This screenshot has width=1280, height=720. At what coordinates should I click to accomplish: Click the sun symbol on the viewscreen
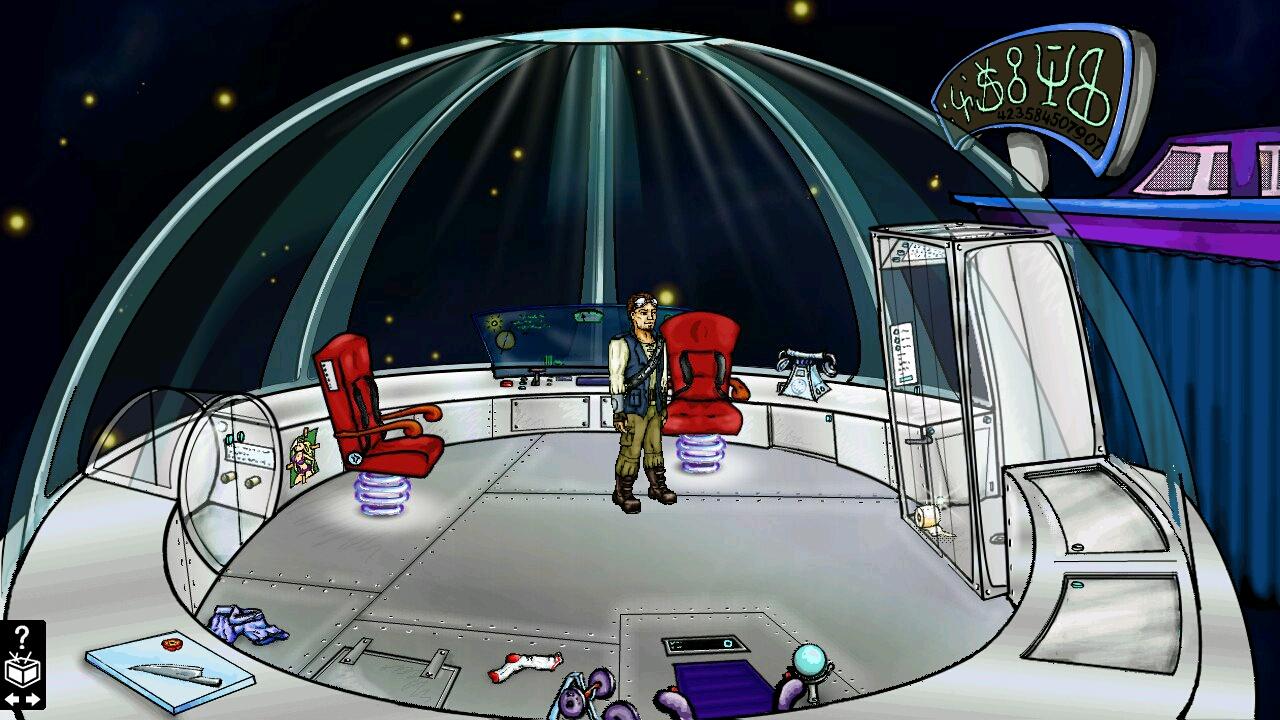494,321
